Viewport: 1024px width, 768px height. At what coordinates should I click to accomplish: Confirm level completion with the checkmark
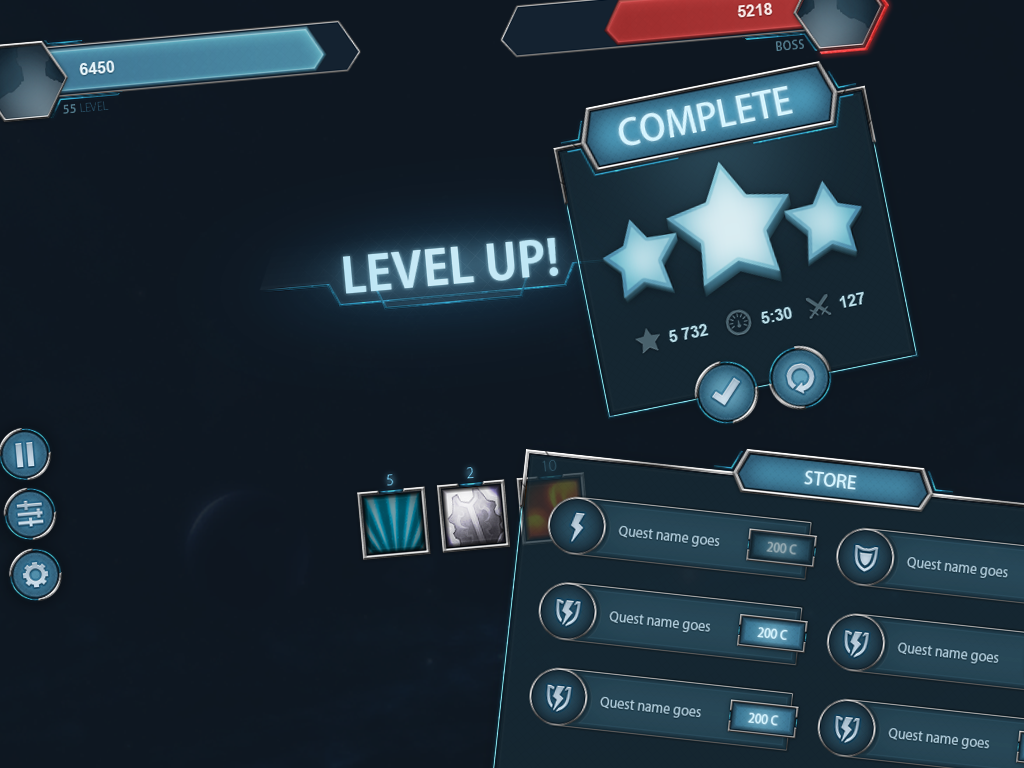click(x=725, y=391)
